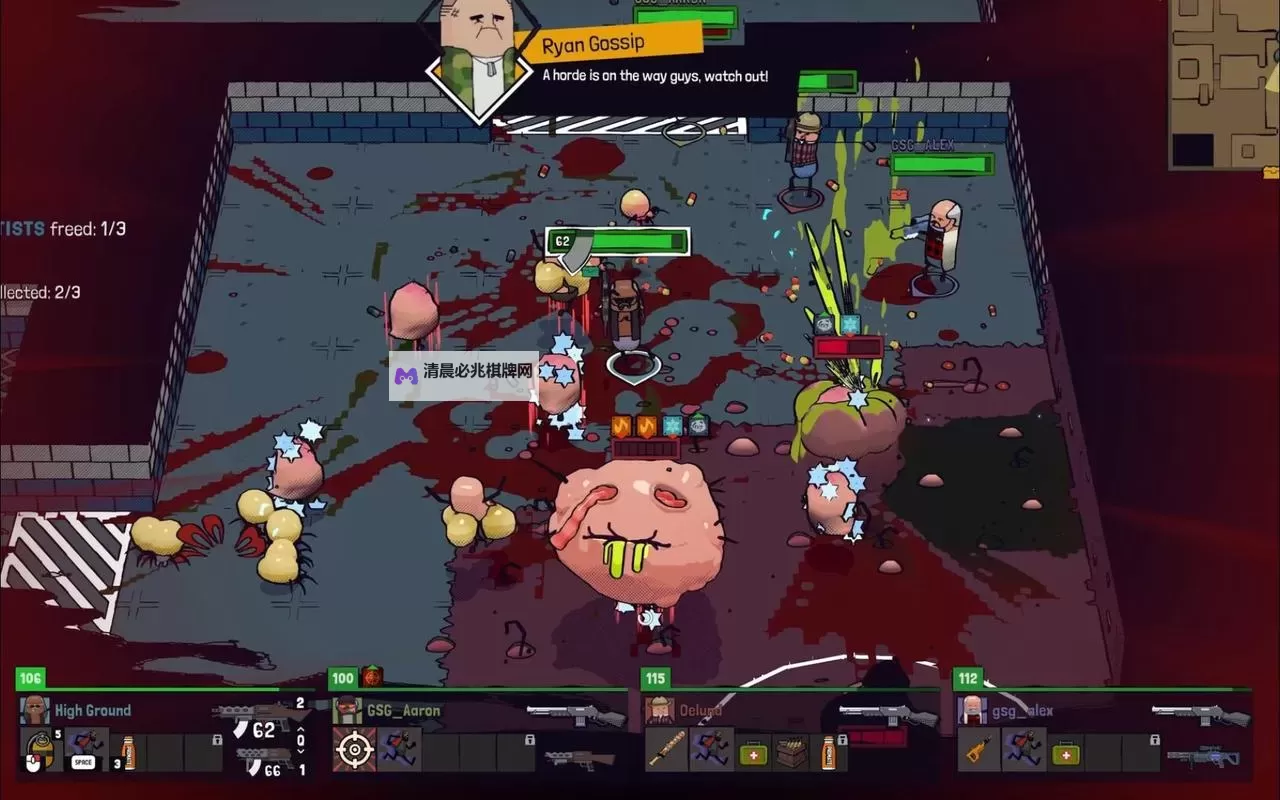This screenshot has height=800, width=1280.
Task: Select gsg_alex's orange tool ability slot
Action: pos(979,750)
